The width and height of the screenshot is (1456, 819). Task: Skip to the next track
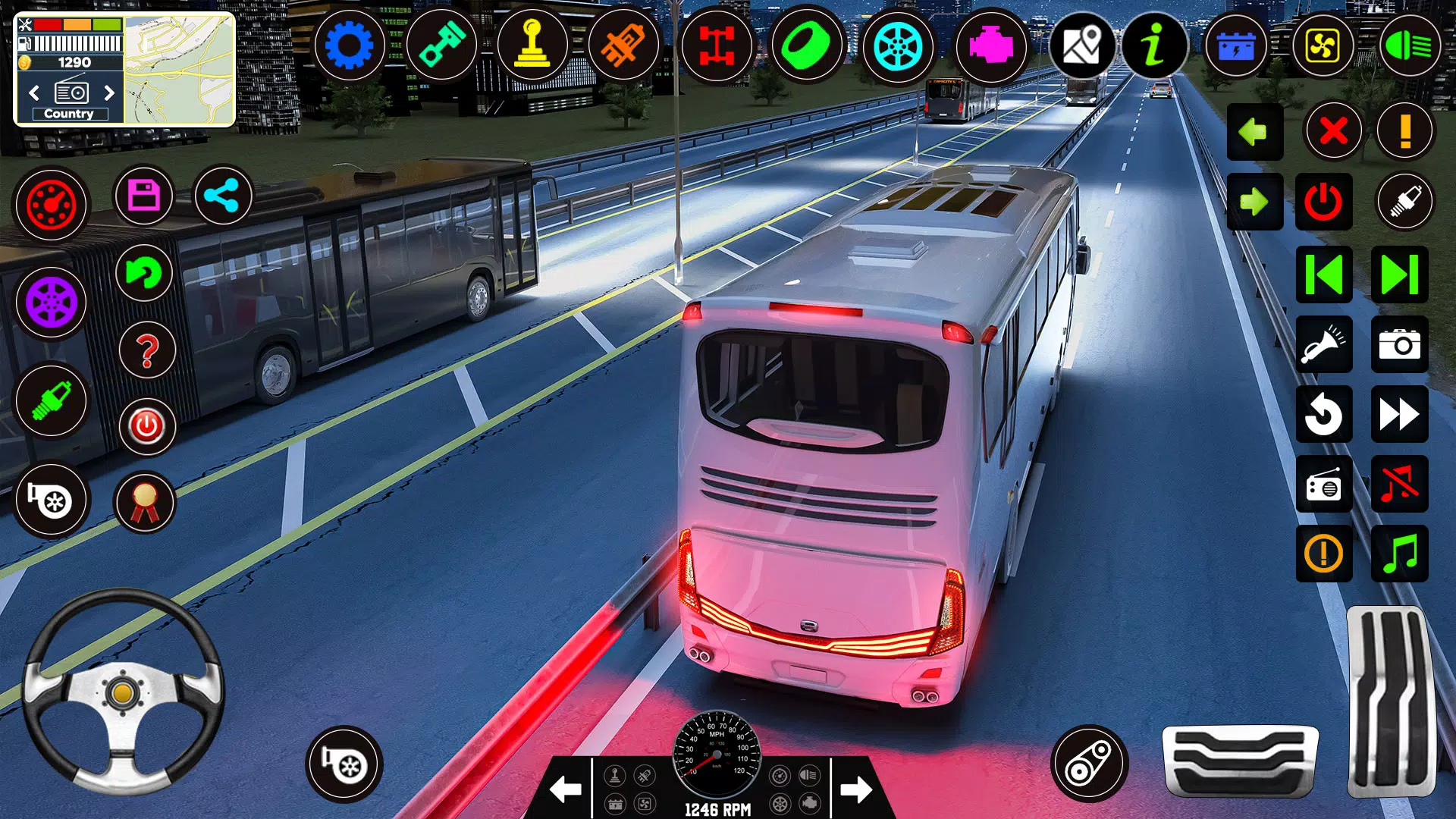pos(1399,275)
